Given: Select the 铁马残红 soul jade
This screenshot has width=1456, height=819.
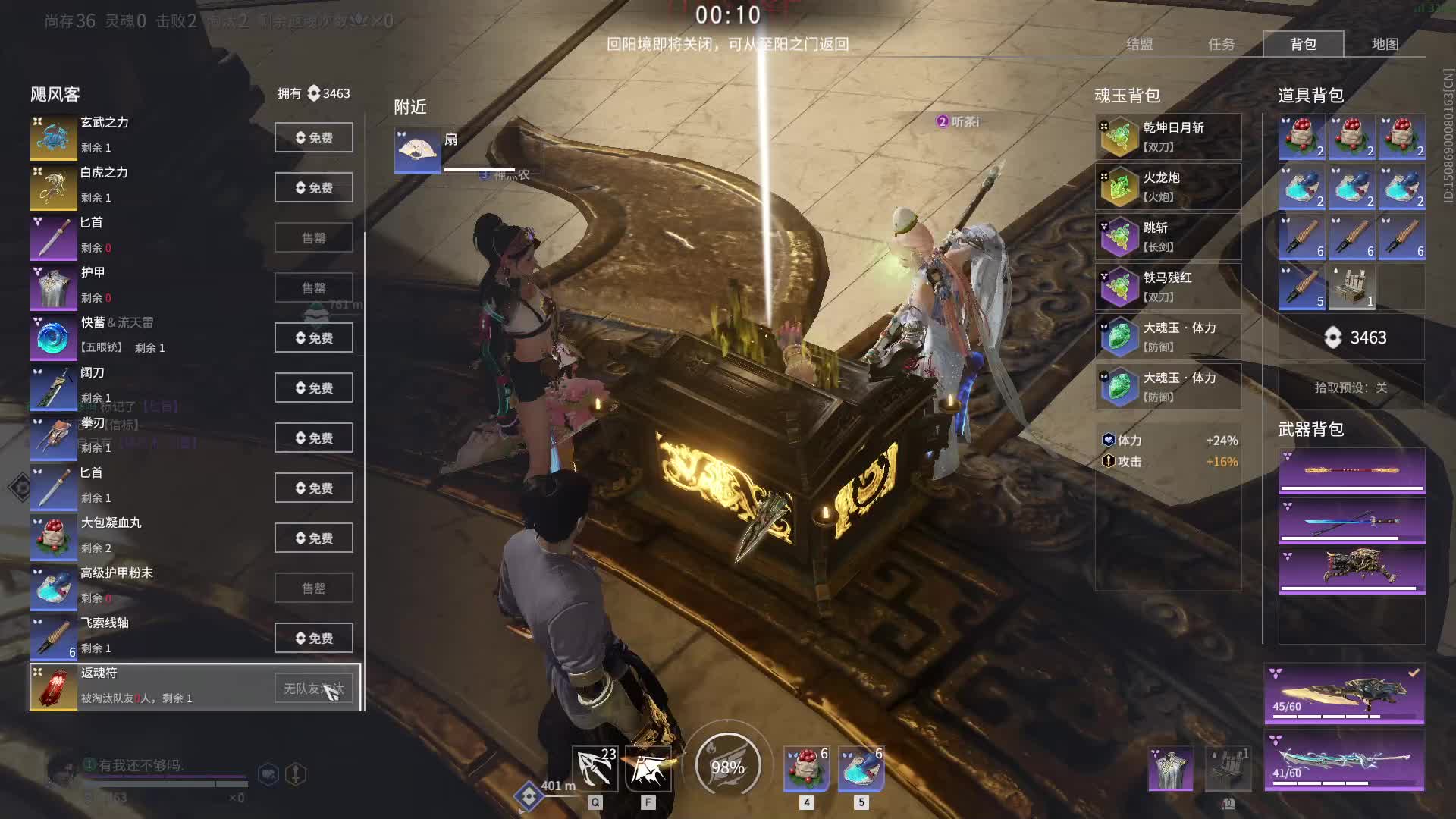Looking at the screenshot, I should 1168,287.
